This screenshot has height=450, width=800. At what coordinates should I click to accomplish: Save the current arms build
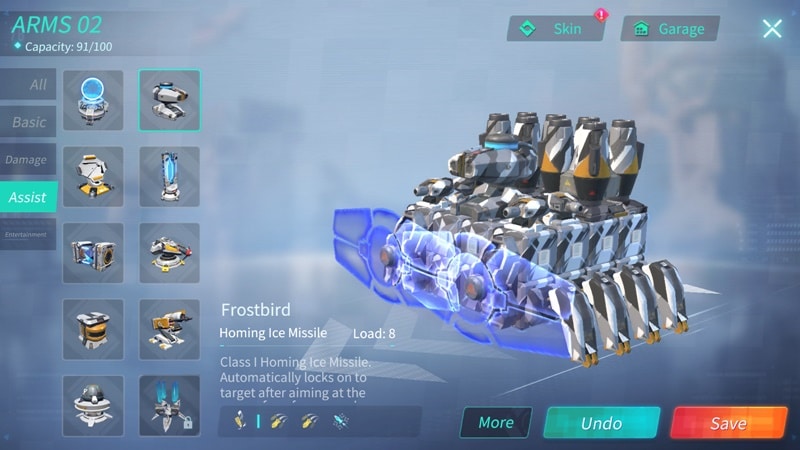point(729,423)
